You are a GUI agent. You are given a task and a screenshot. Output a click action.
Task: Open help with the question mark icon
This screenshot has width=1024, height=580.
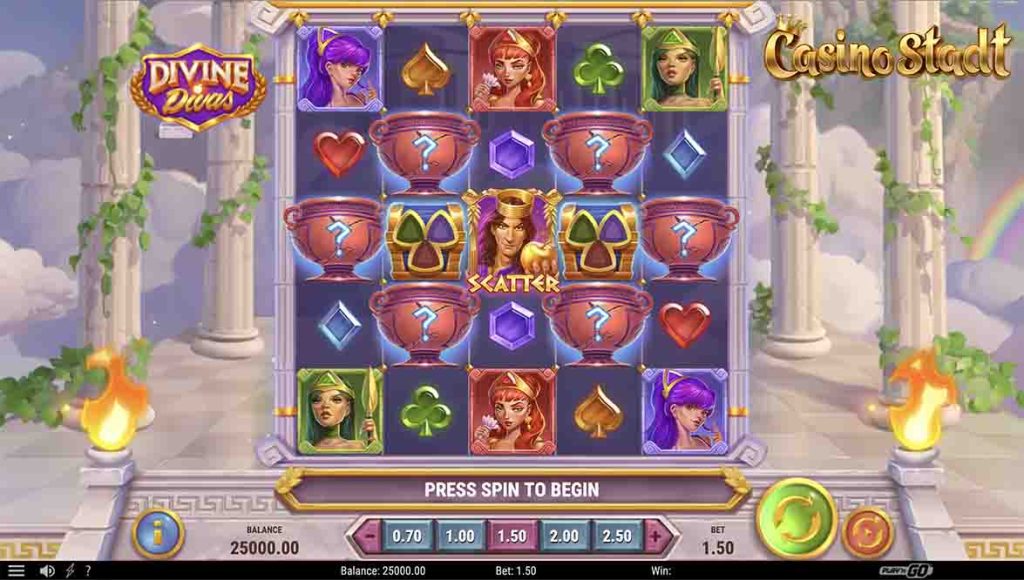(x=87, y=571)
